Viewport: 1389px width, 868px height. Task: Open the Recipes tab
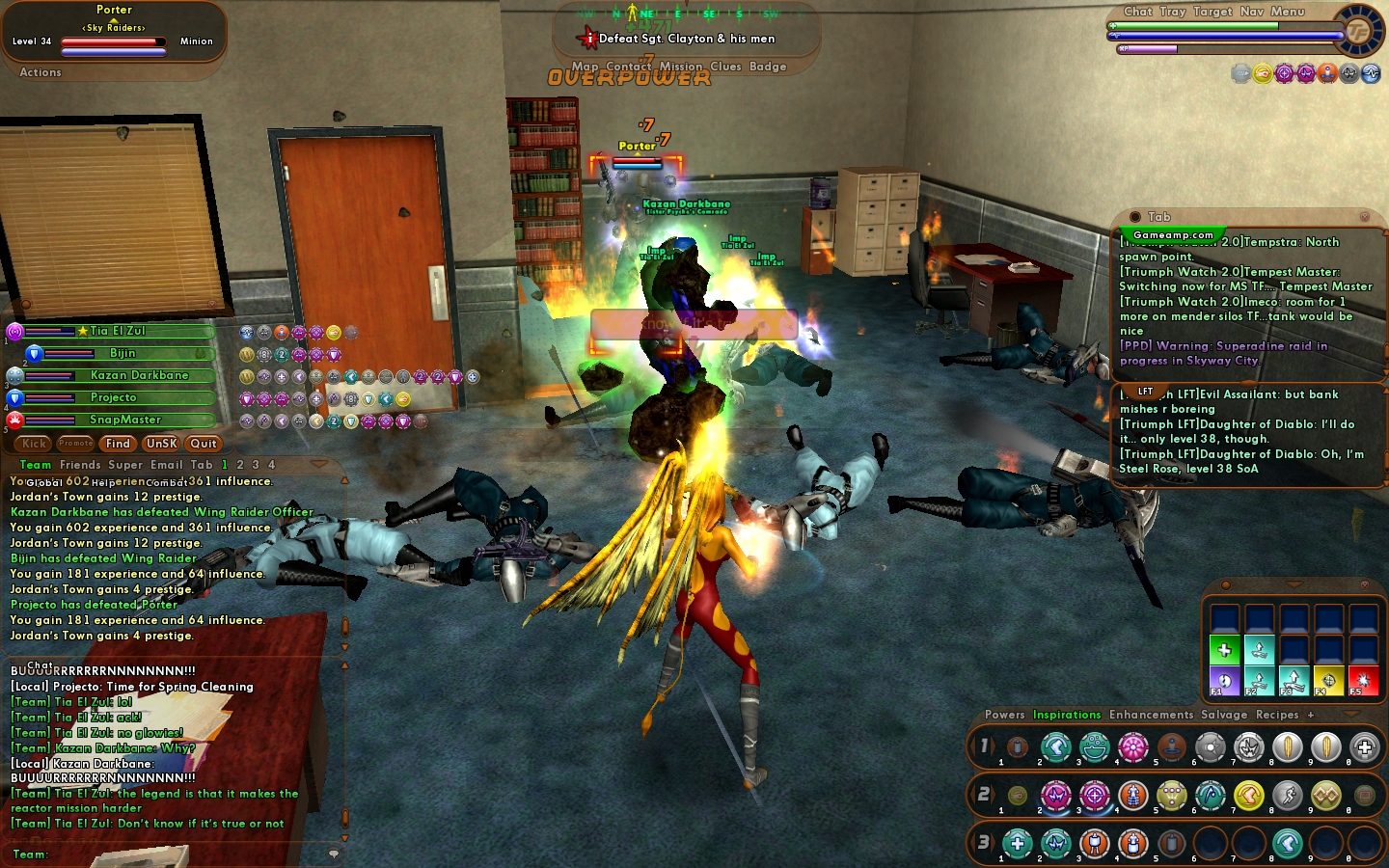click(1277, 715)
